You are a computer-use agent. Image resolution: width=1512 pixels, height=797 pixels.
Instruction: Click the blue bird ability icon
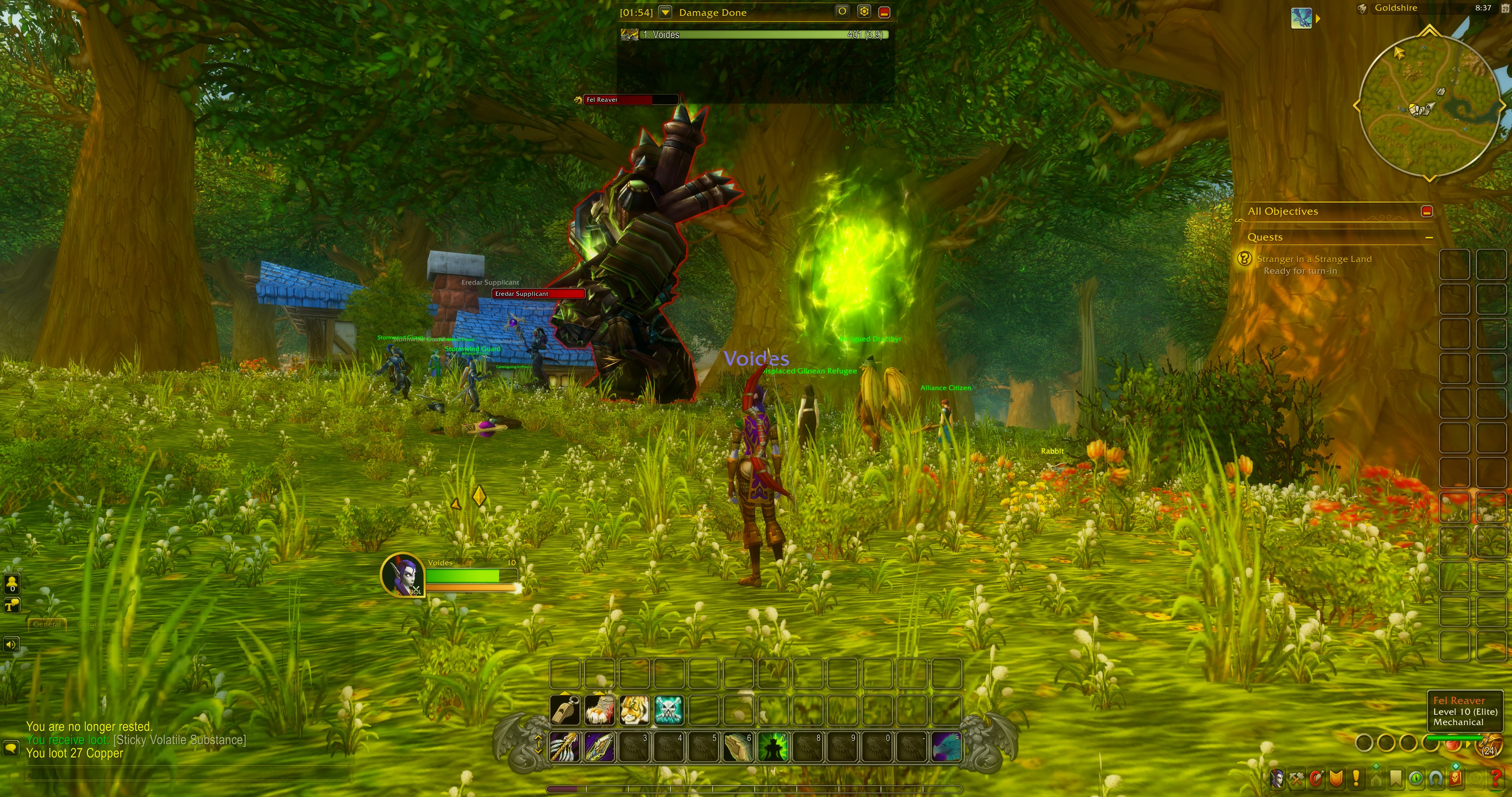(x=946, y=746)
